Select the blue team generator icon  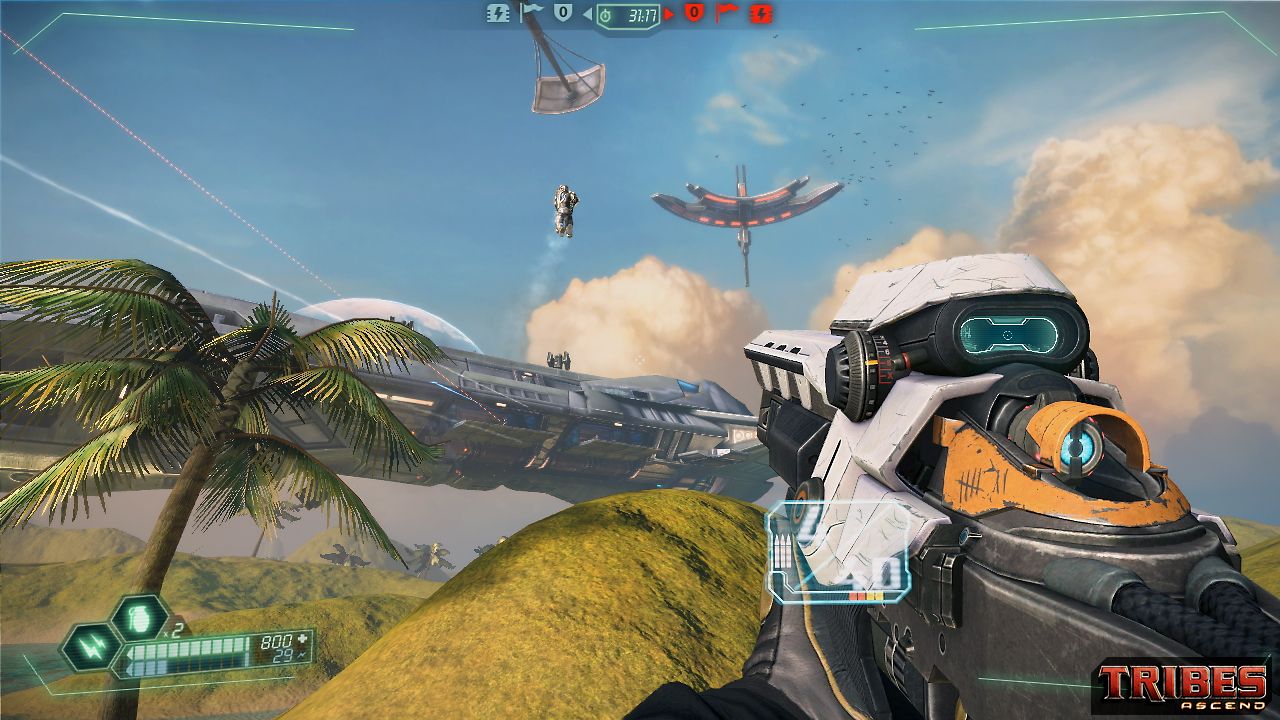coord(499,14)
